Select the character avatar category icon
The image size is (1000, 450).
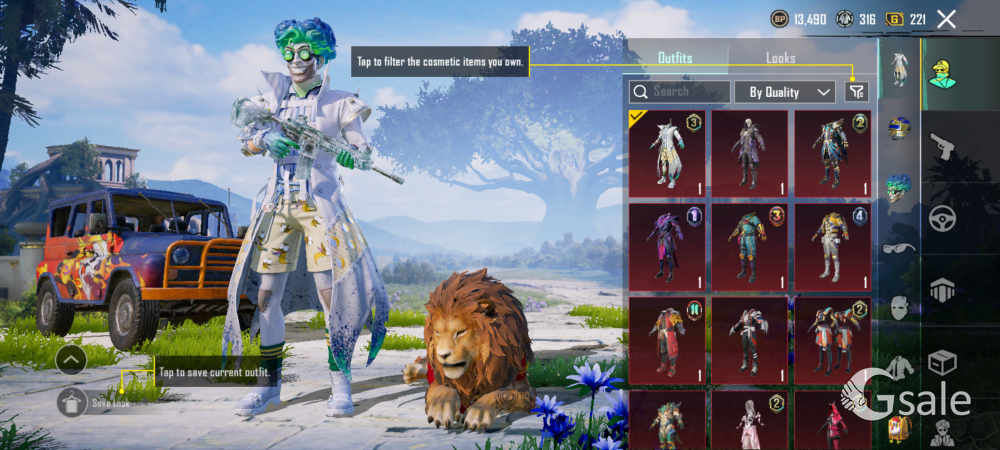click(x=942, y=74)
